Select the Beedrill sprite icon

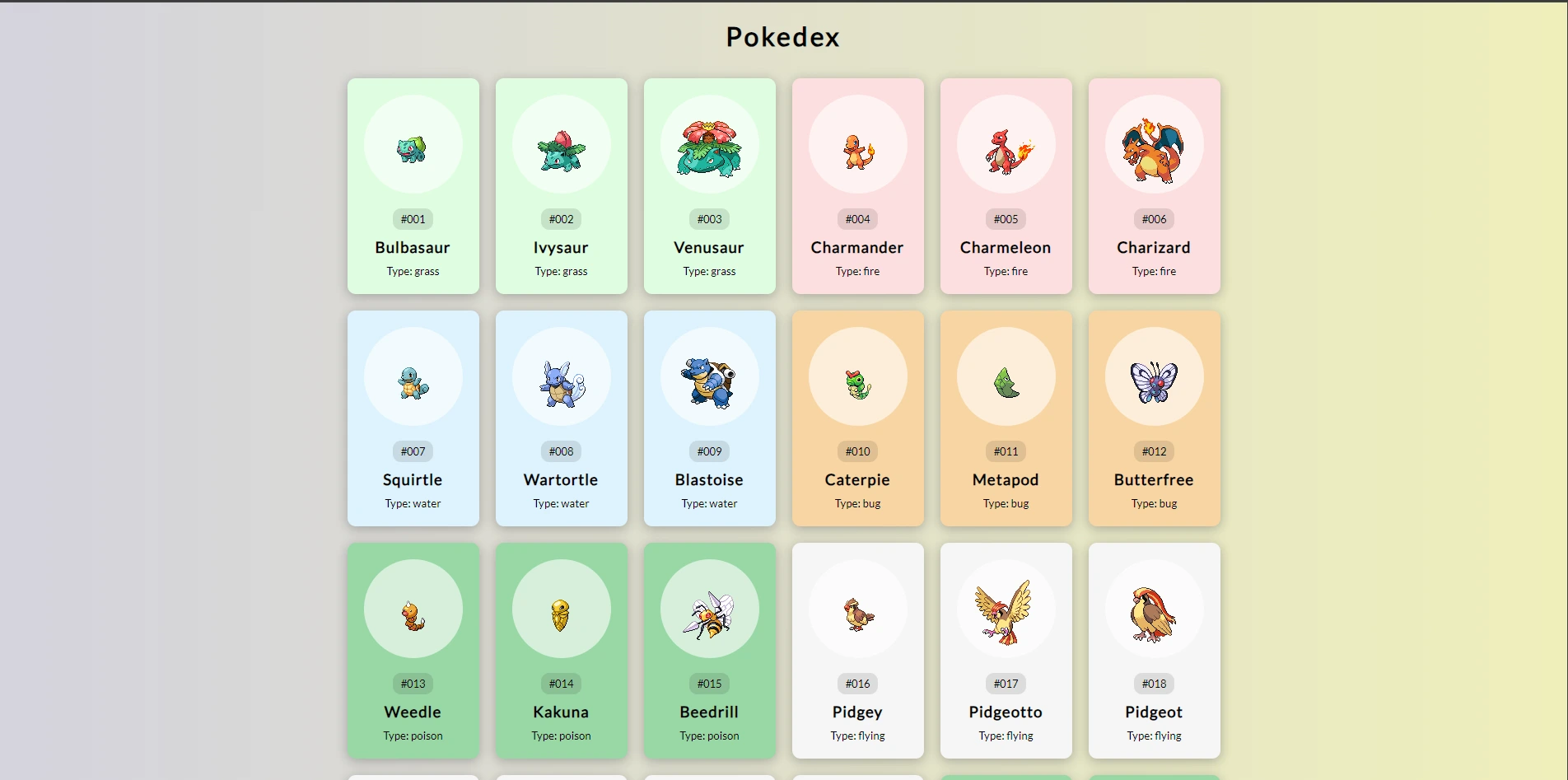point(709,610)
